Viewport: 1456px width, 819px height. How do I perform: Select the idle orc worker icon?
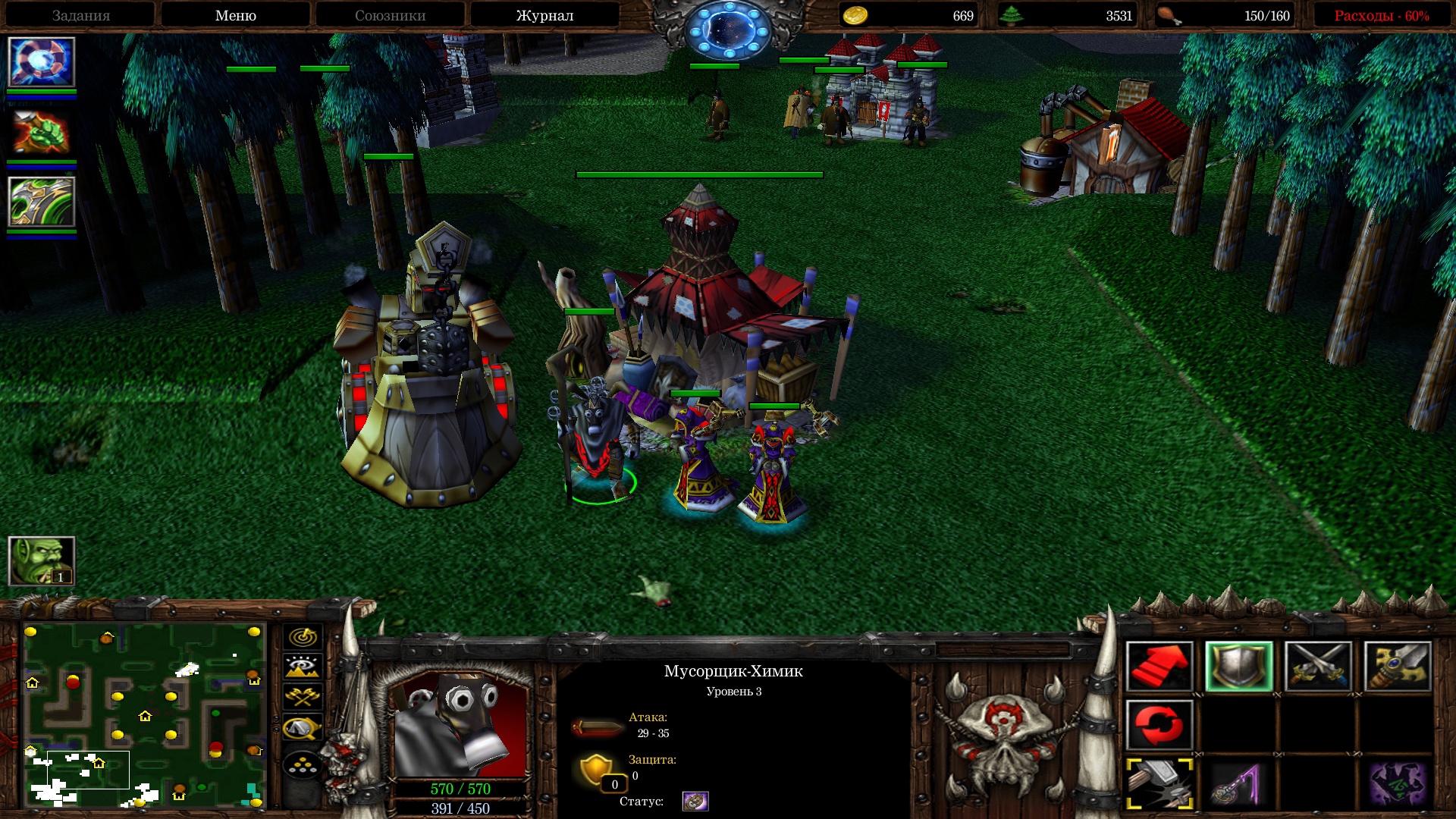(x=42, y=561)
